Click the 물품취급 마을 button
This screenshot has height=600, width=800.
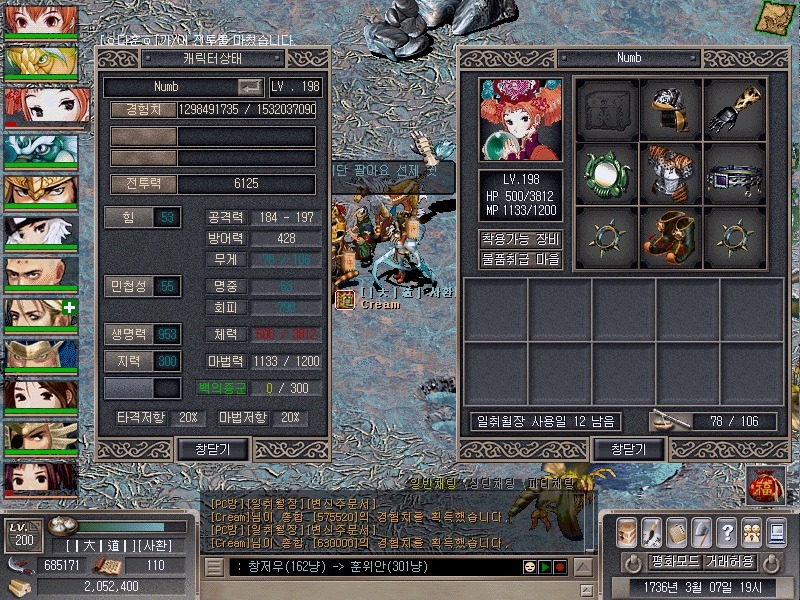pos(520,259)
